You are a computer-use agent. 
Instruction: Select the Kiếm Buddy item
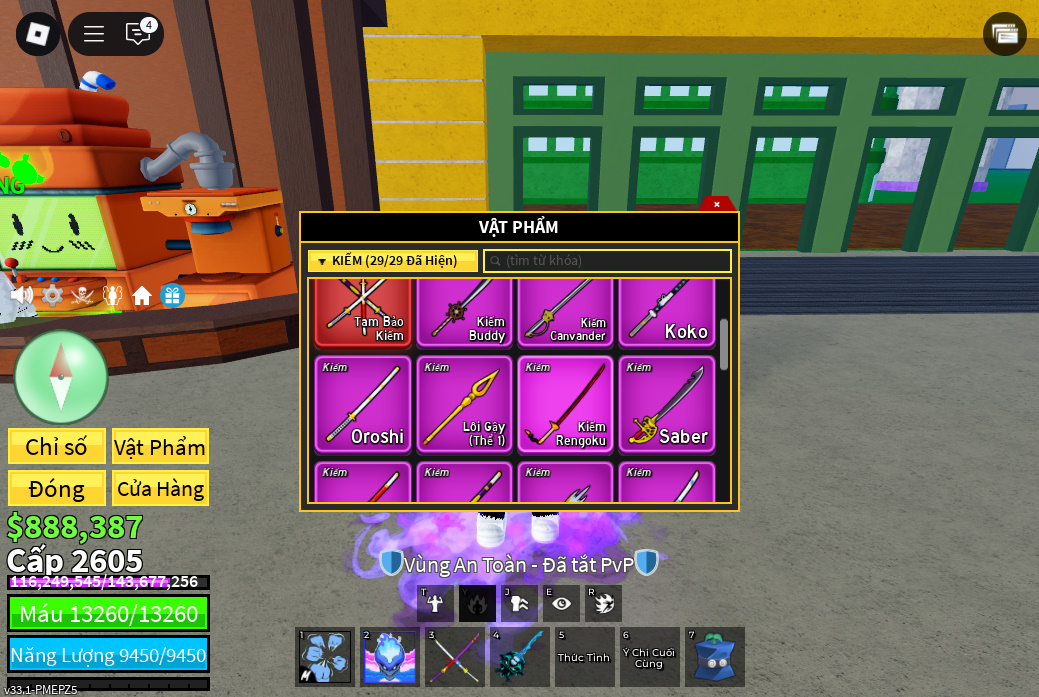[464, 314]
